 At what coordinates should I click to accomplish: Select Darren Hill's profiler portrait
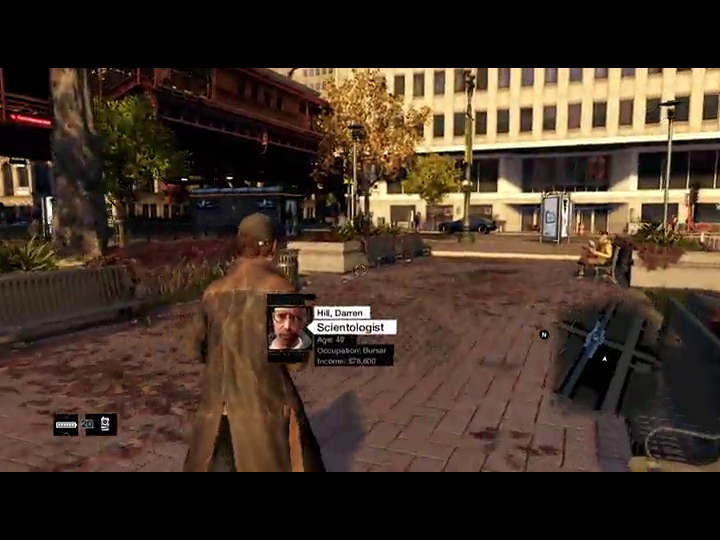(290, 328)
